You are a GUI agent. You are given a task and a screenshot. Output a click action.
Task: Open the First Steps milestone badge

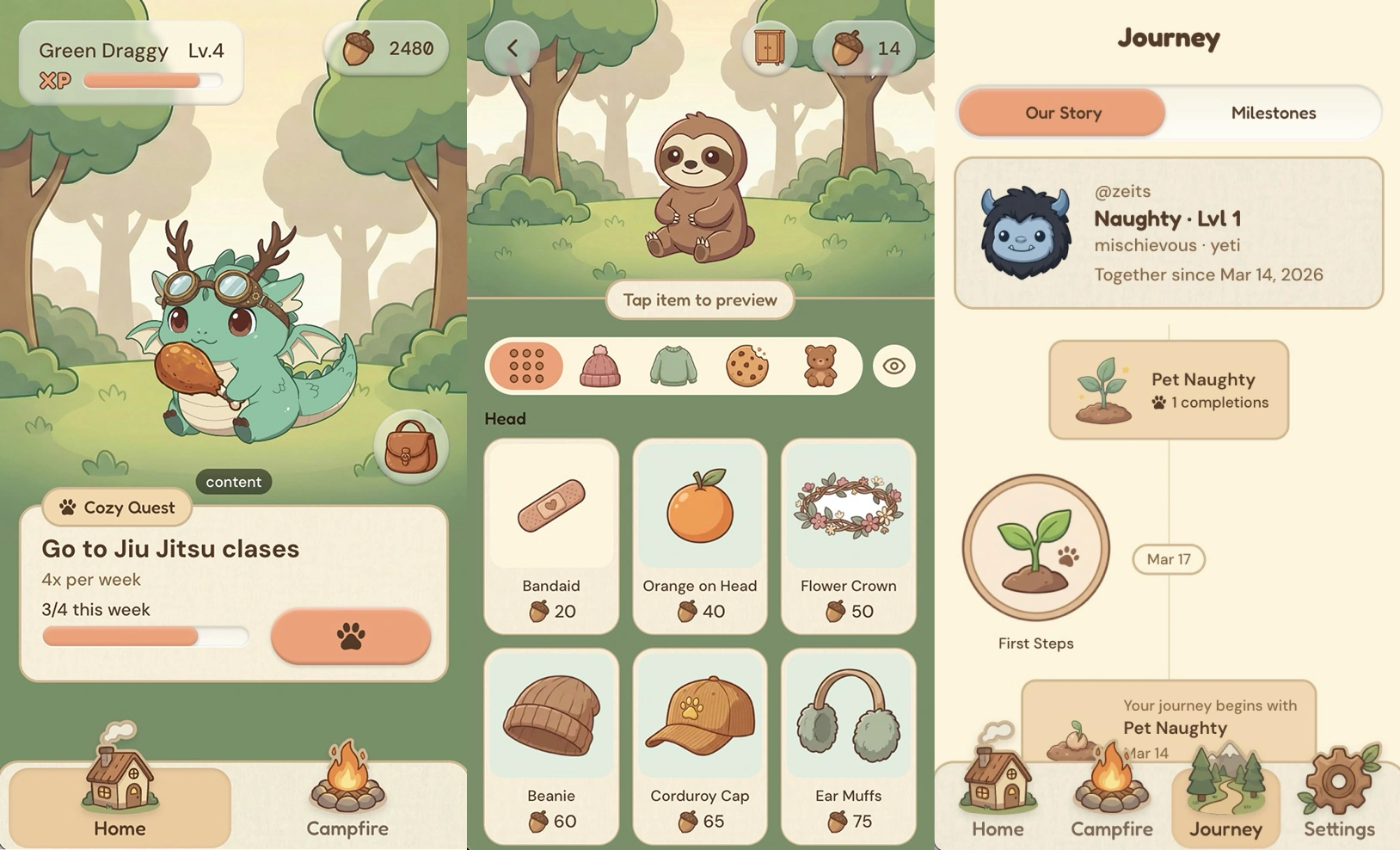1035,548
